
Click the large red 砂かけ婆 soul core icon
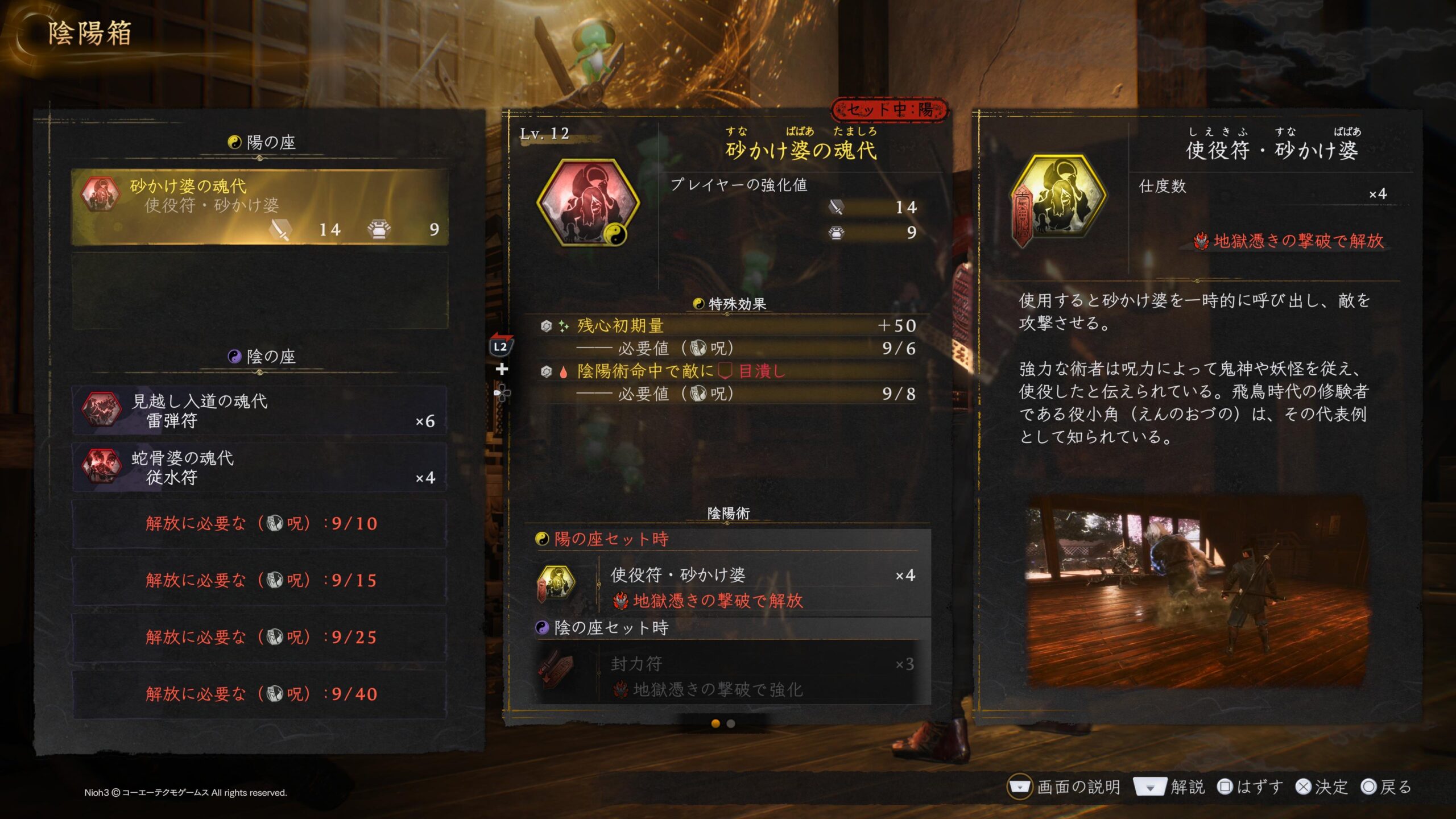(588, 203)
